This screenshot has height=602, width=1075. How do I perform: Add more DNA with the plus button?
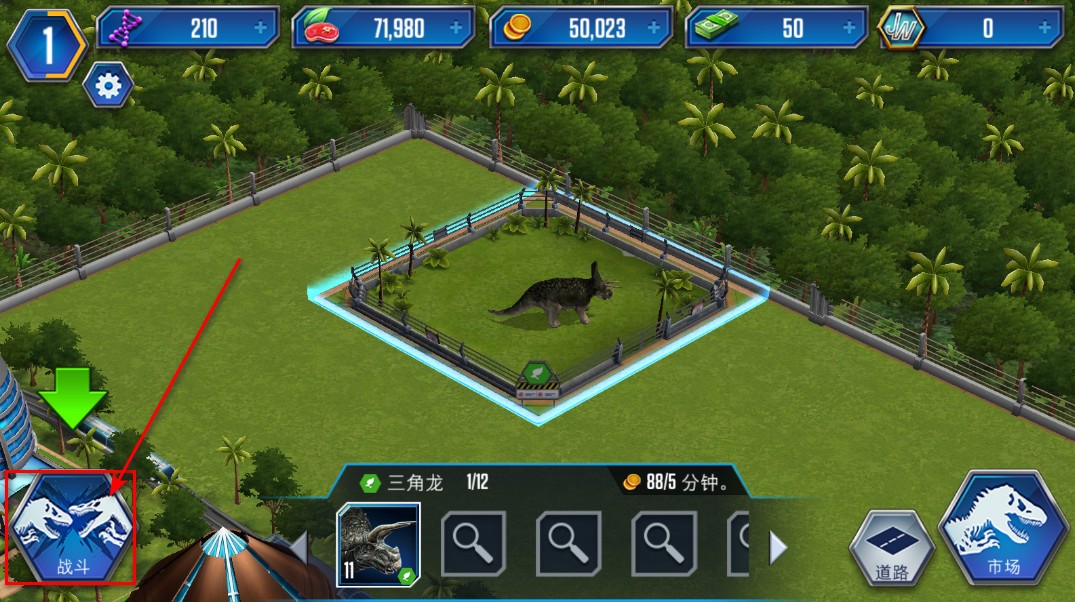point(261,29)
